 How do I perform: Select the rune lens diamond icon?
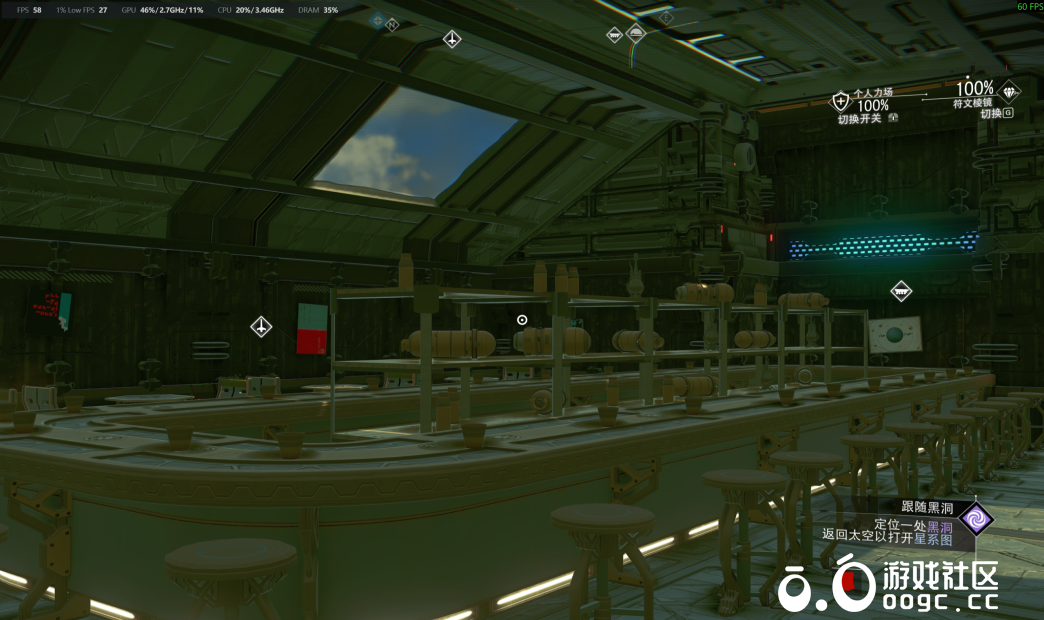click(x=1010, y=92)
